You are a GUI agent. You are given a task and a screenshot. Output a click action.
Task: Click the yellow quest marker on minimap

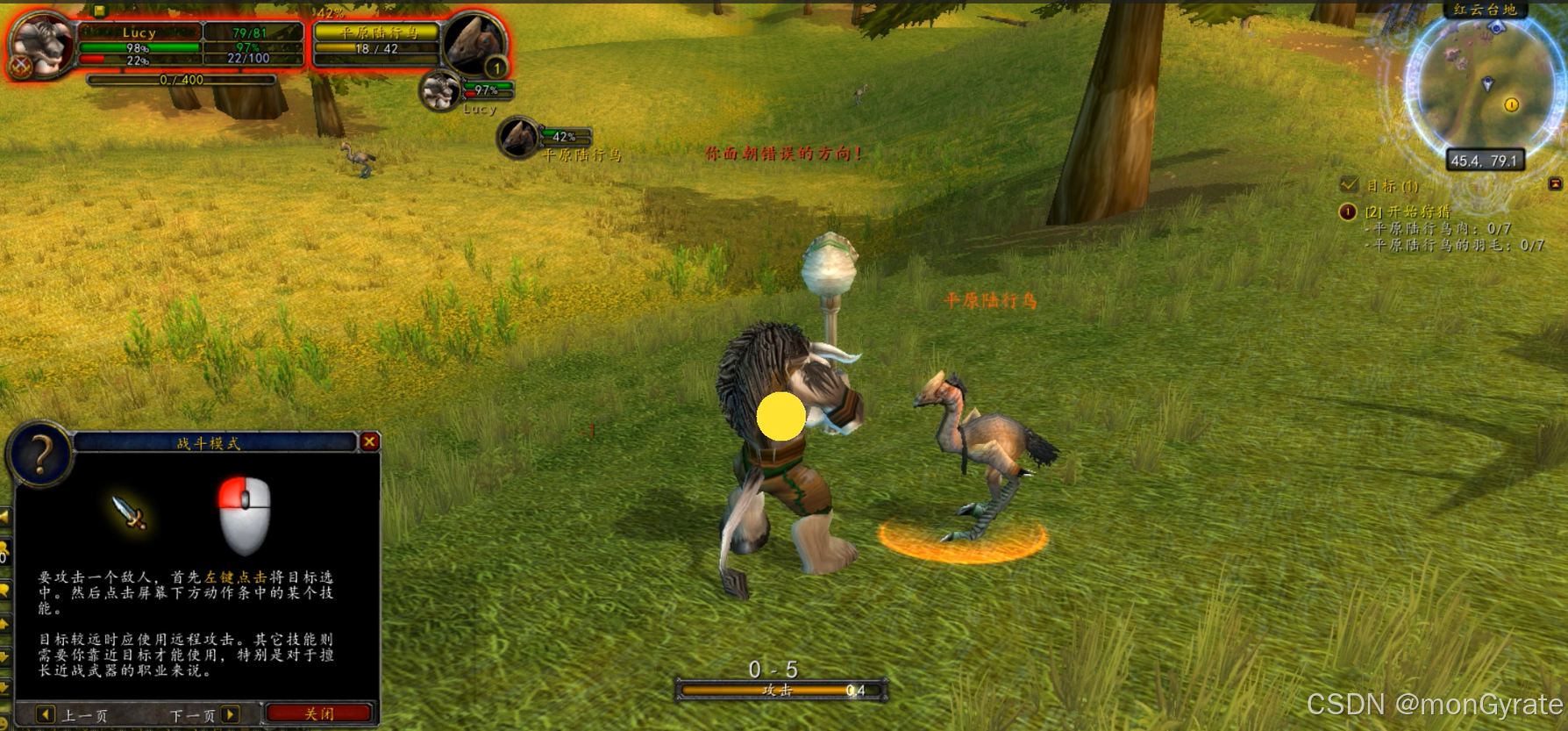tap(1511, 104)
